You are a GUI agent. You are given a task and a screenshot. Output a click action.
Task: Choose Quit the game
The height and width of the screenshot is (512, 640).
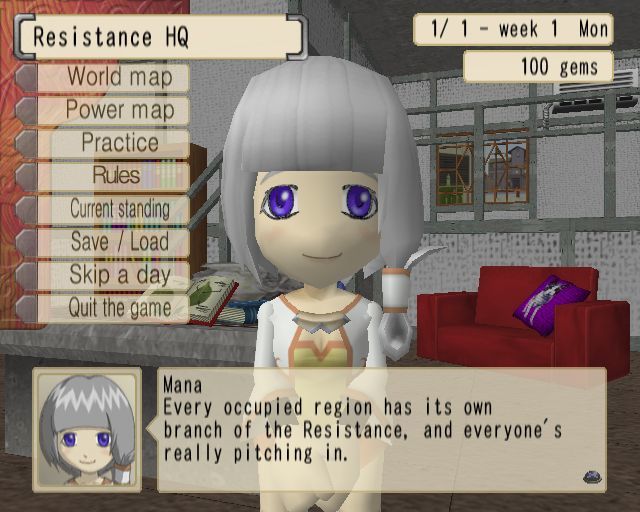click(119, 308)
